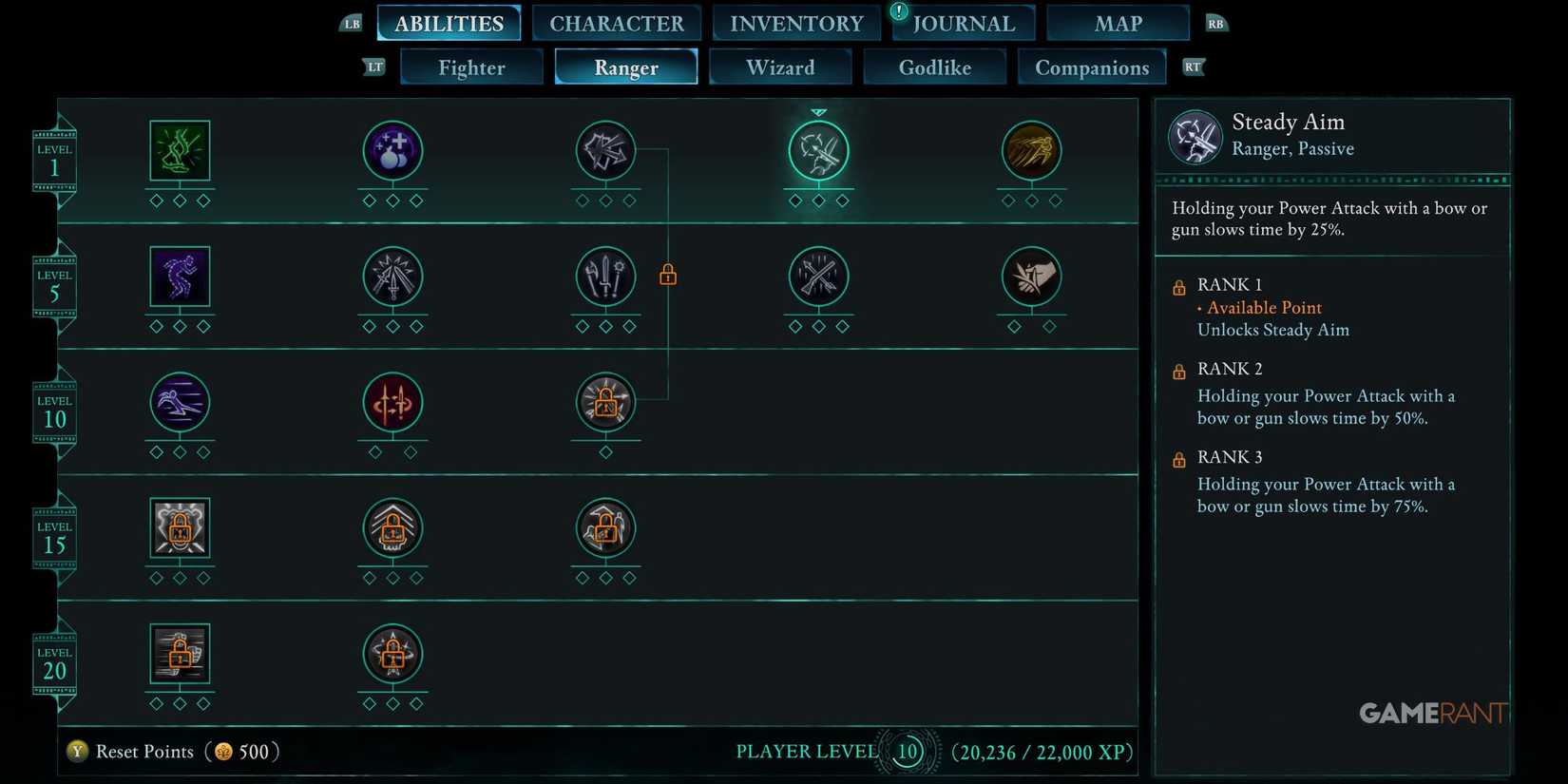1568x784 pixels.
Task: Select the crossed-arrows ability in Level 5 row
Action: 819,277
